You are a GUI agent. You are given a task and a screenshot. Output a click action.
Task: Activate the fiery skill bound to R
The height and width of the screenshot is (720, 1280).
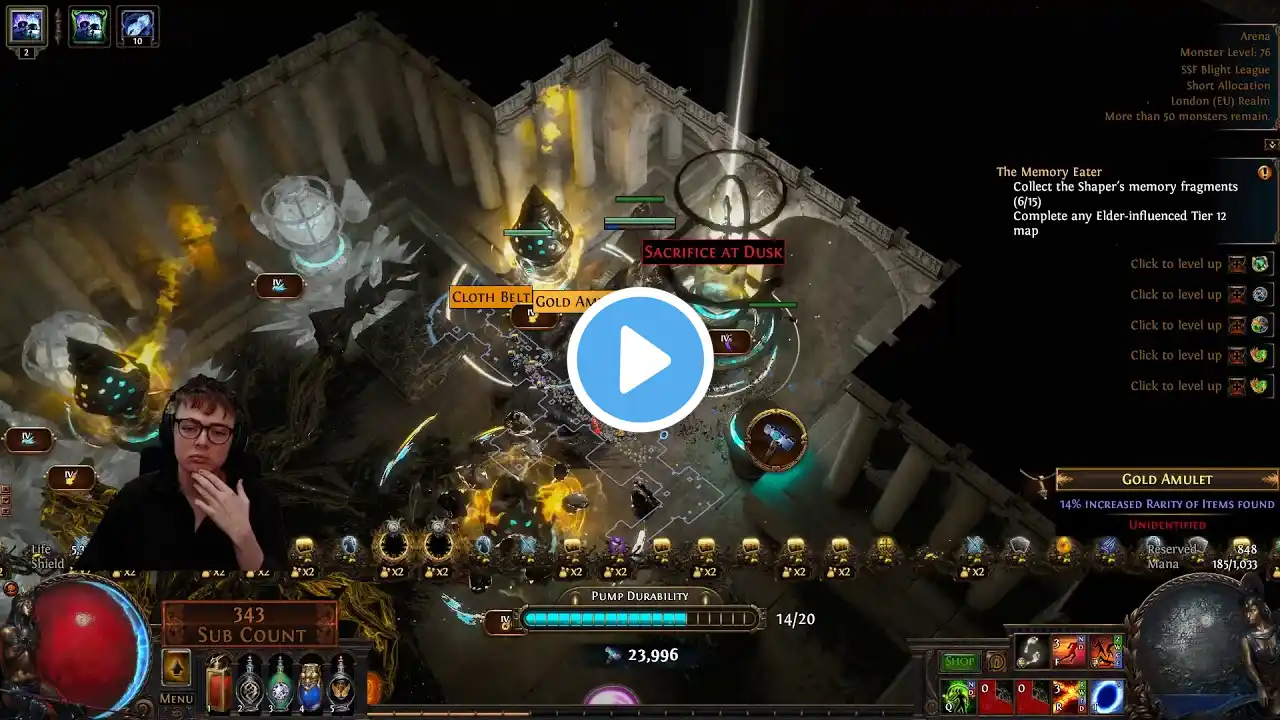1069,696
